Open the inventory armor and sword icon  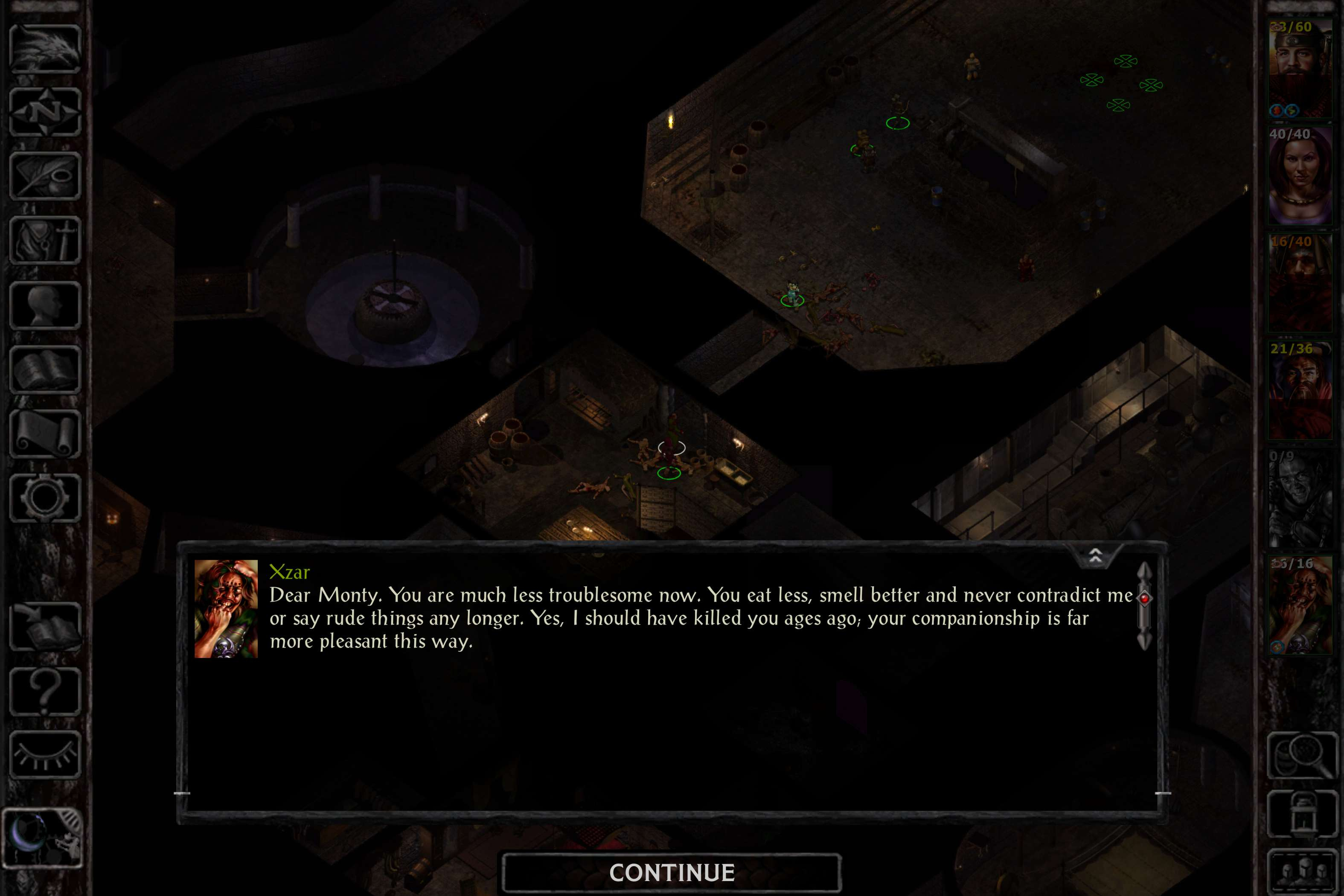[45, 240]
